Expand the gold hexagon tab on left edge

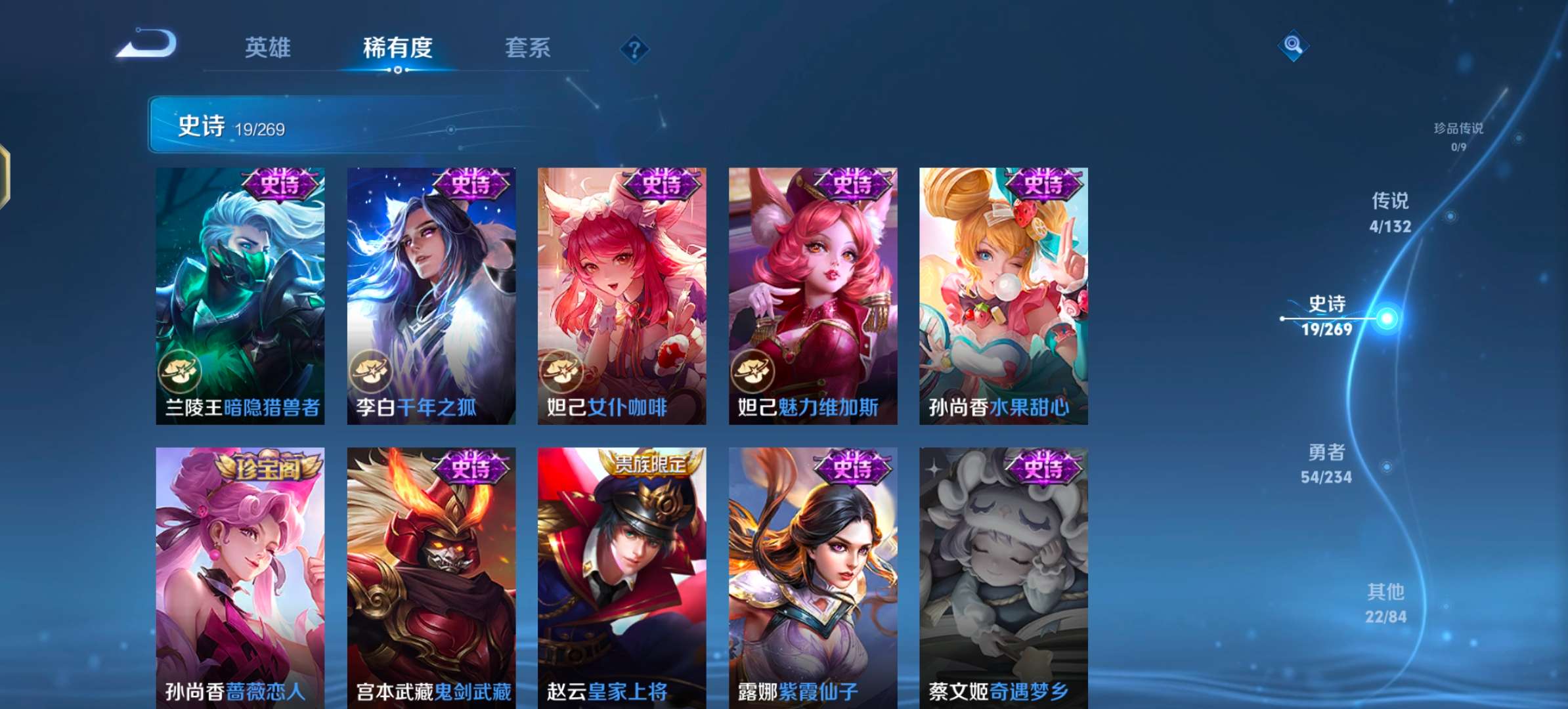7,177
